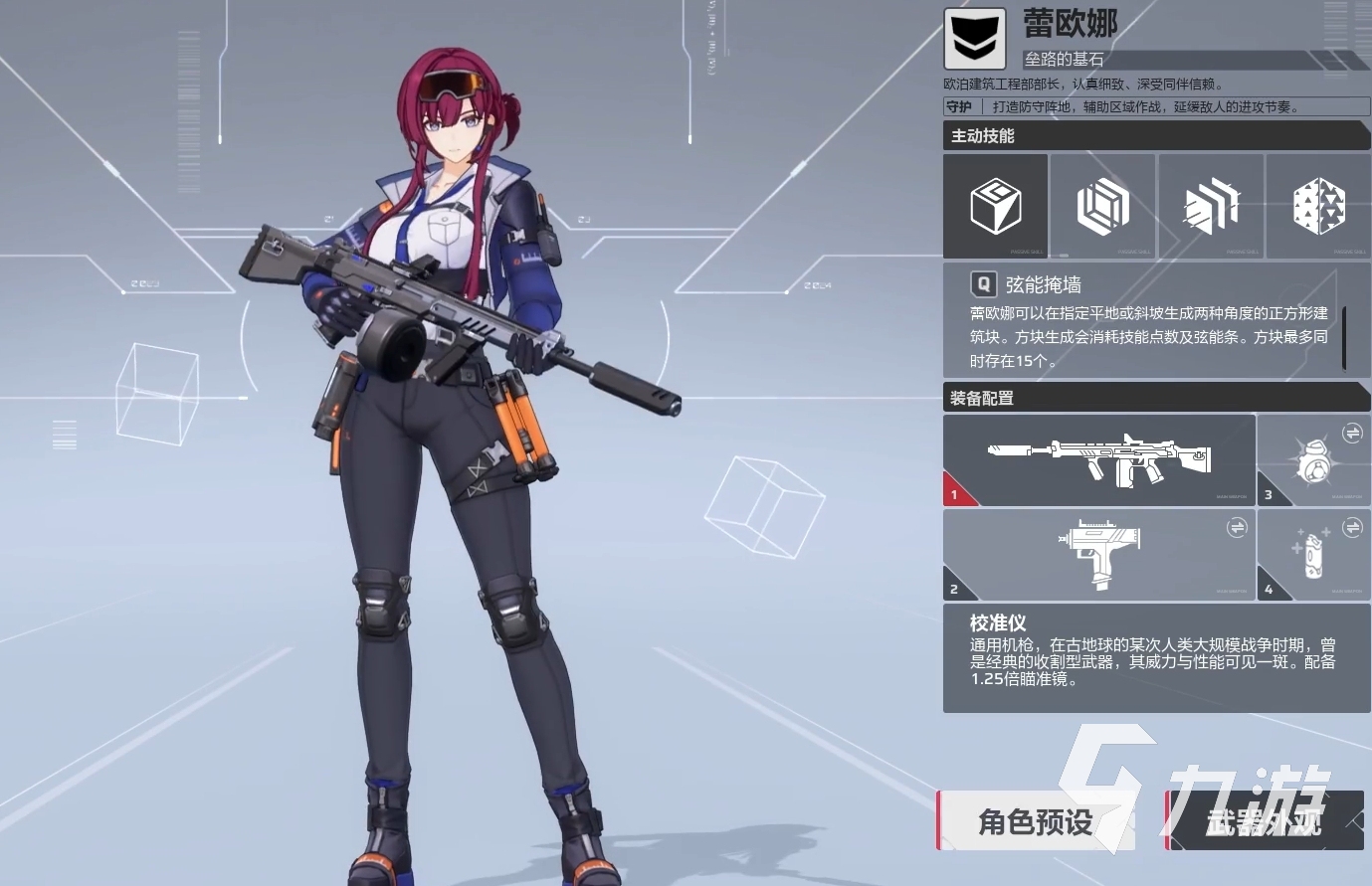Click the chevron rank badge beside 蕾欧娜

(975, 40)
